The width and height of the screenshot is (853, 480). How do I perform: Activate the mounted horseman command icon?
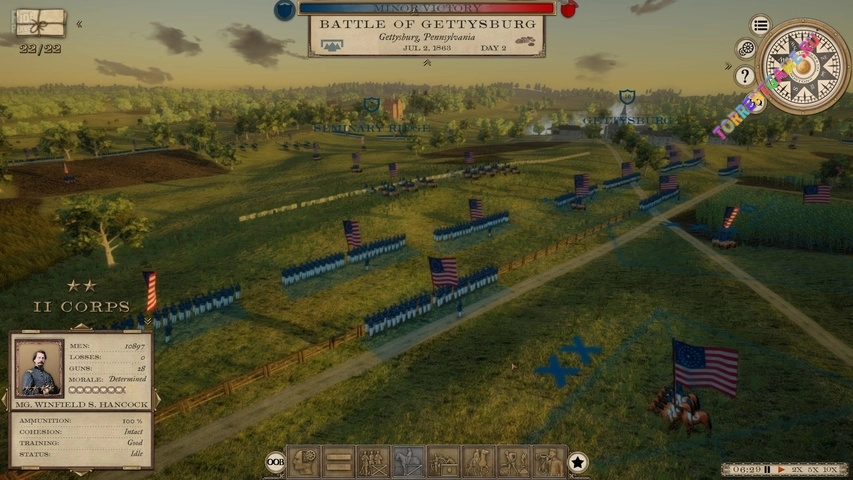(408, 461)
